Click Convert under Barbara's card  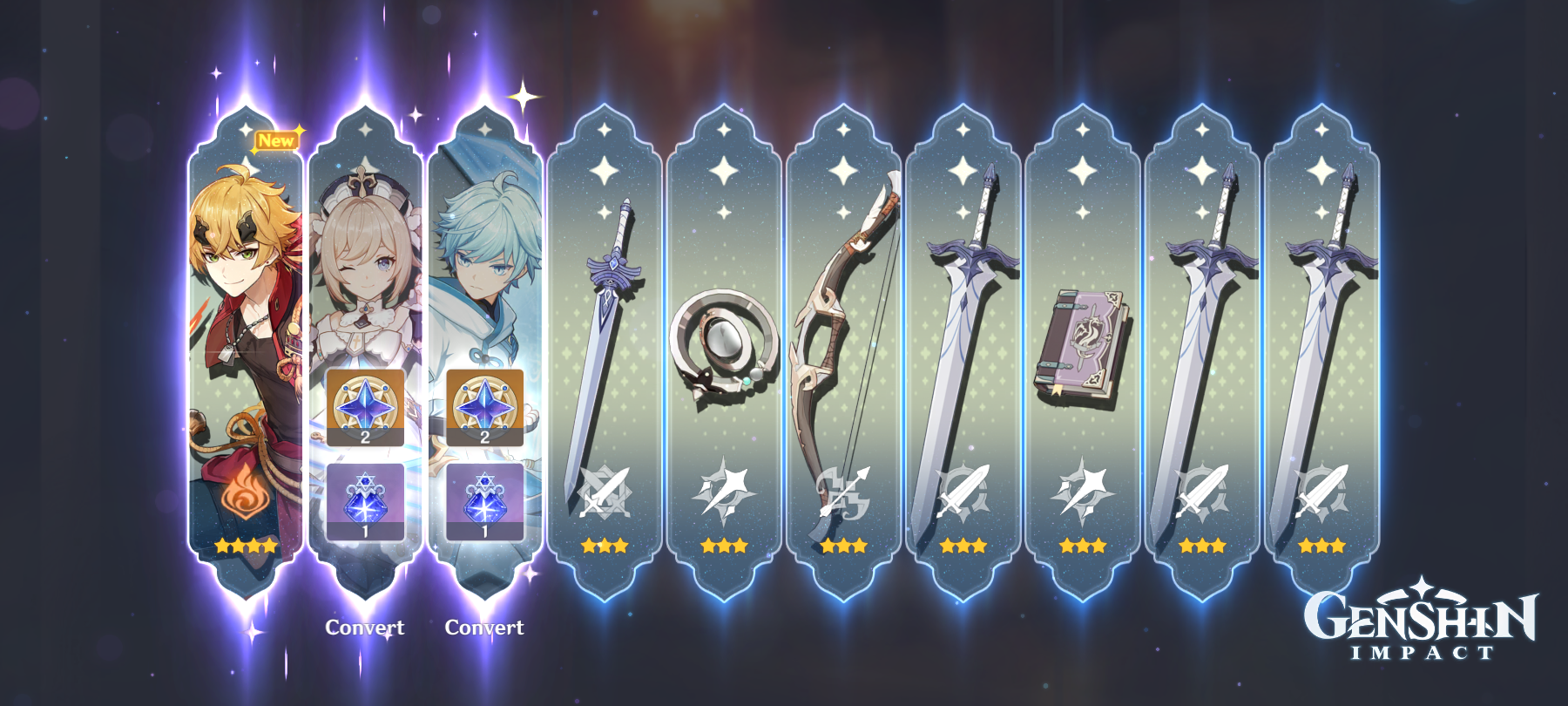pyautogui.click(x=366, y=626)
